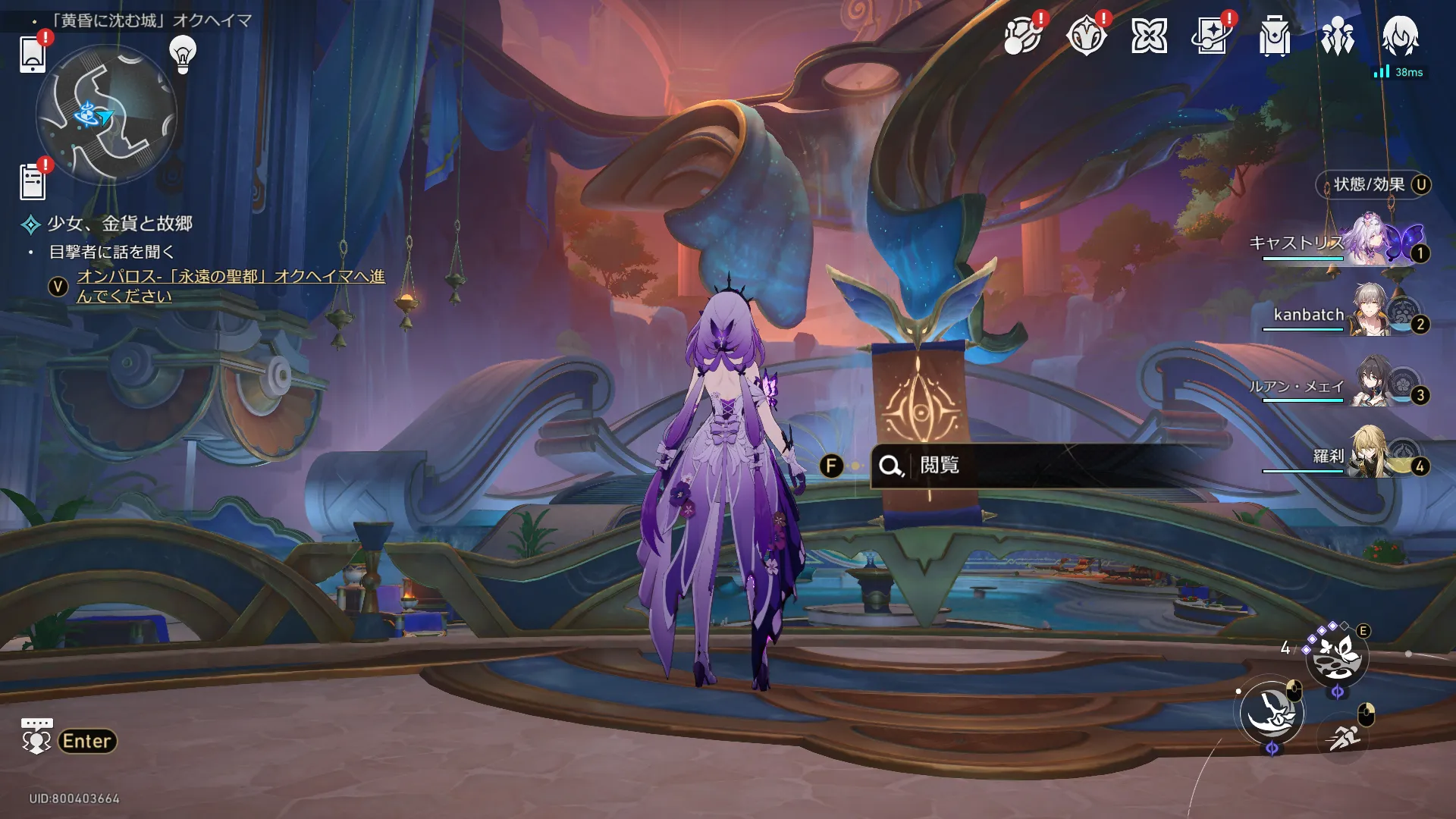
Task: Toggle the sprint running icon
Action: pos(1343,736)
